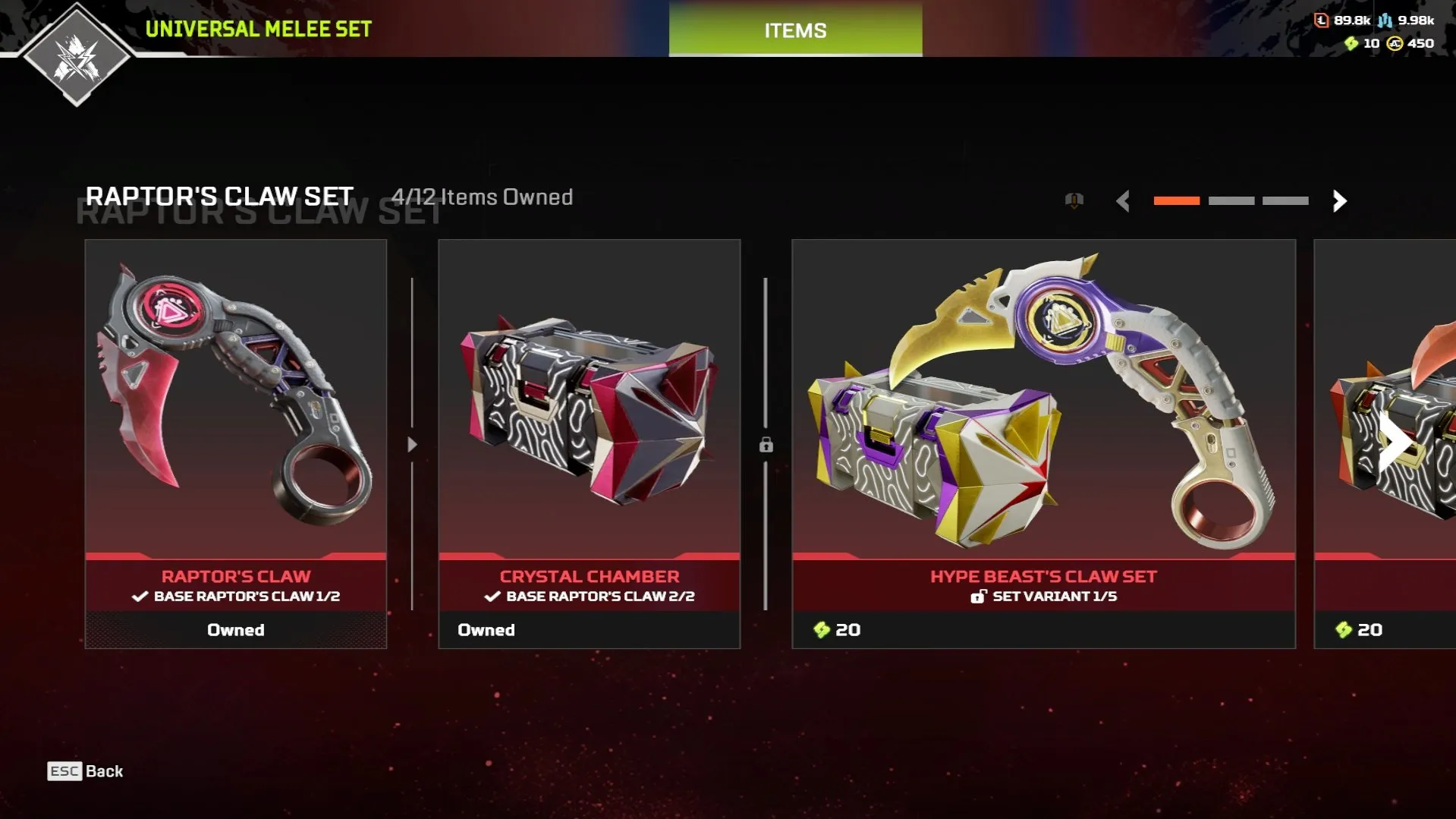Click the unlock badge on Set Variant 1/5
The image size is (1456, 819).
pos(980,597)
